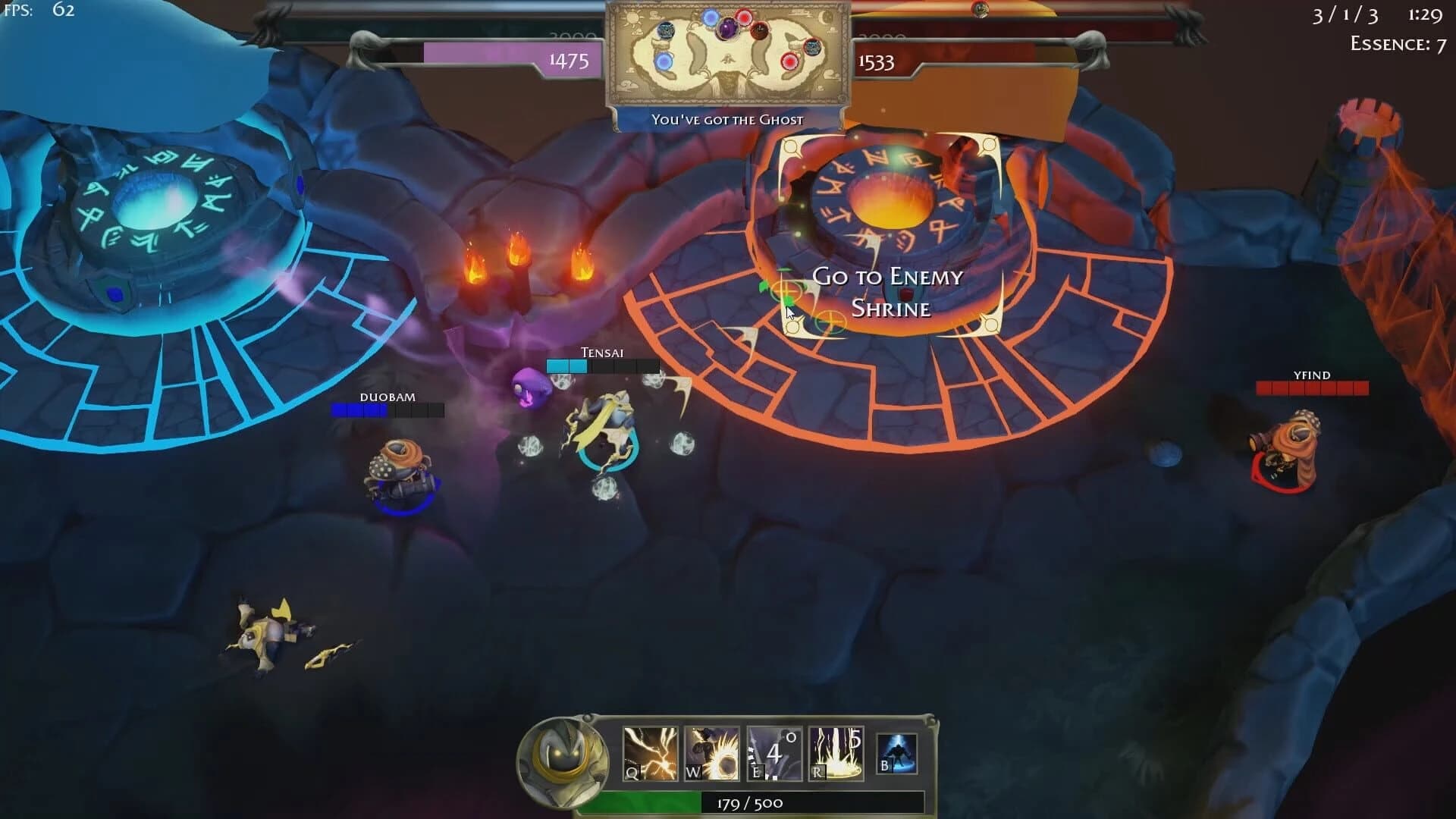Image resolution: width=1456 pixels, height=819 pixels.
Task: Trigger the R ultimate ability icon
Action: coord(836,752)
